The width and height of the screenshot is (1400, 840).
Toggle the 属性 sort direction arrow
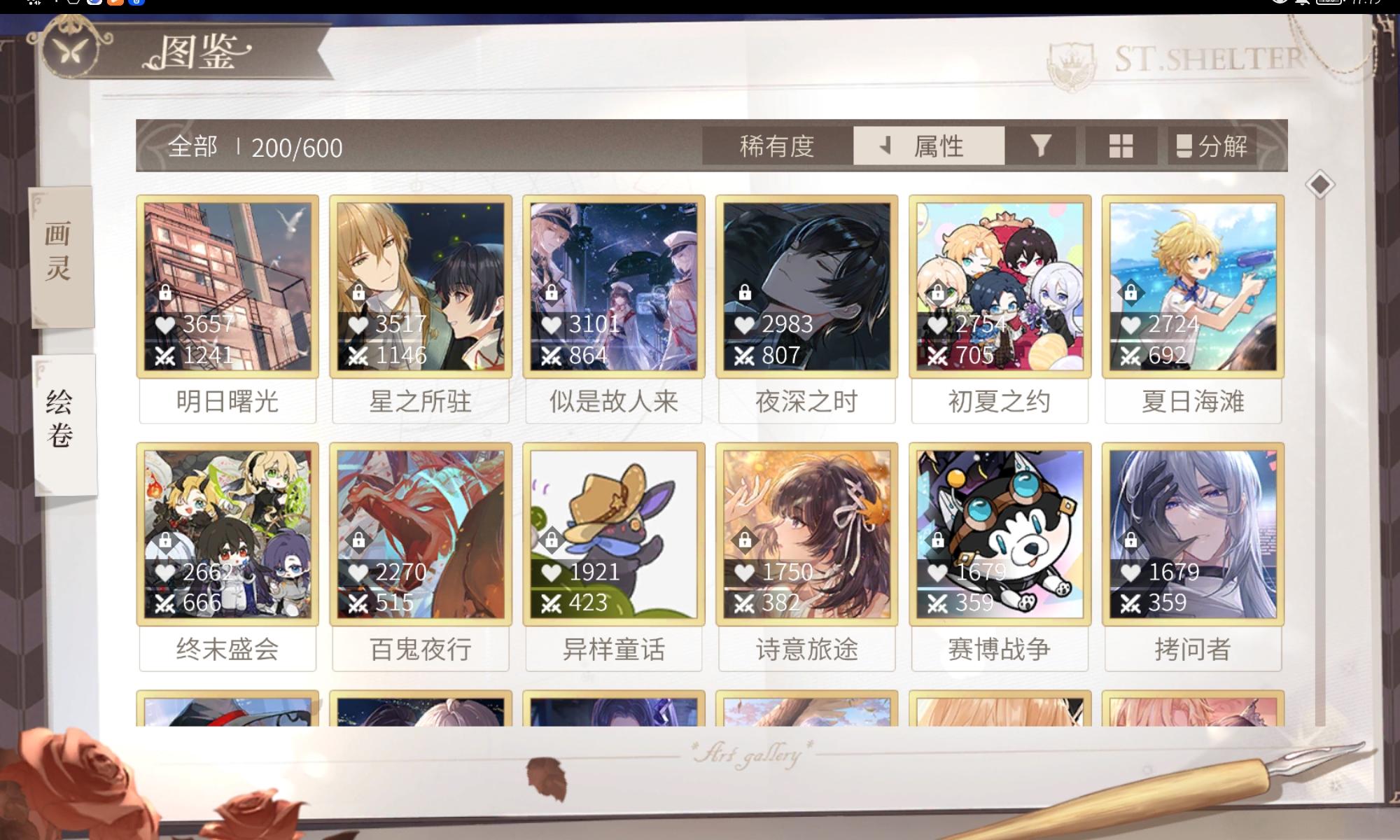coord(885,146)
